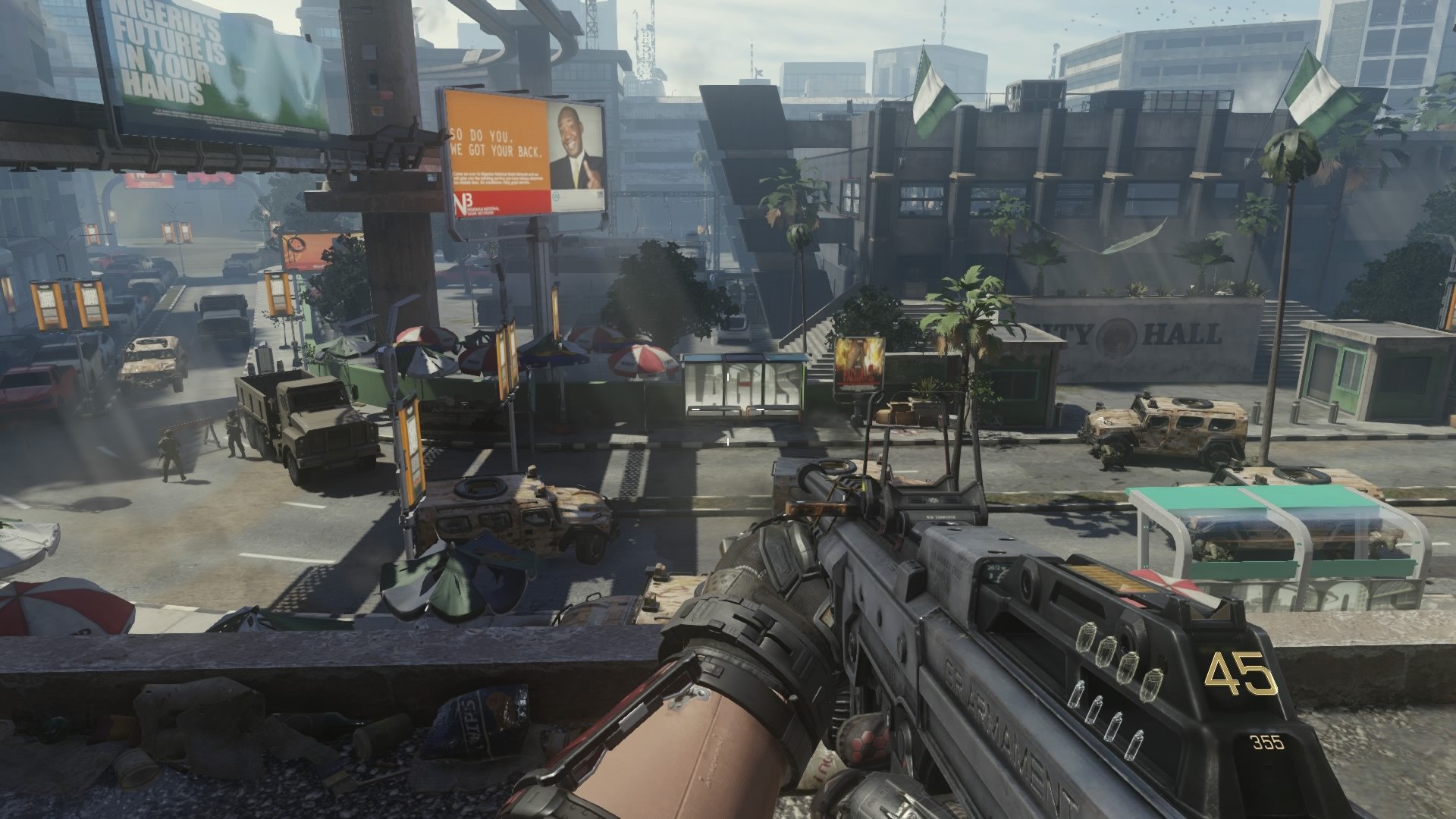Select the LAGOS bus shelter sign

point(747,387)
